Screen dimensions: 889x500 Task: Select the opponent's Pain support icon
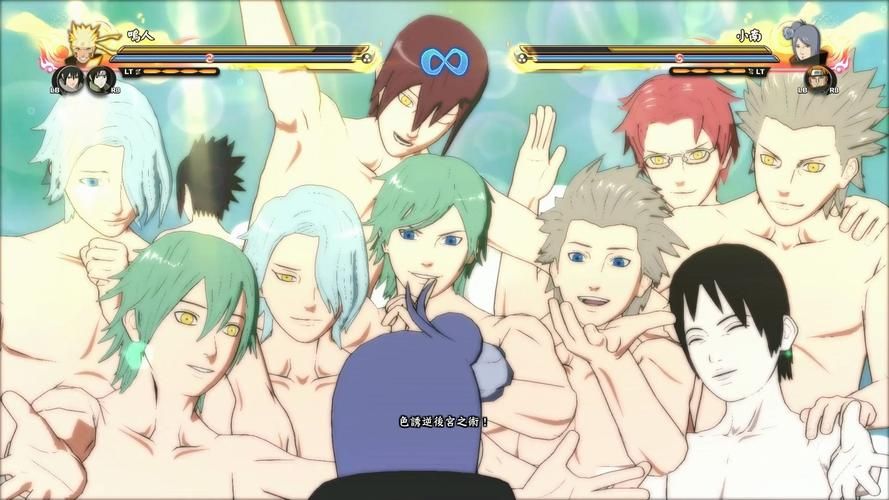(x=818, y=80)
